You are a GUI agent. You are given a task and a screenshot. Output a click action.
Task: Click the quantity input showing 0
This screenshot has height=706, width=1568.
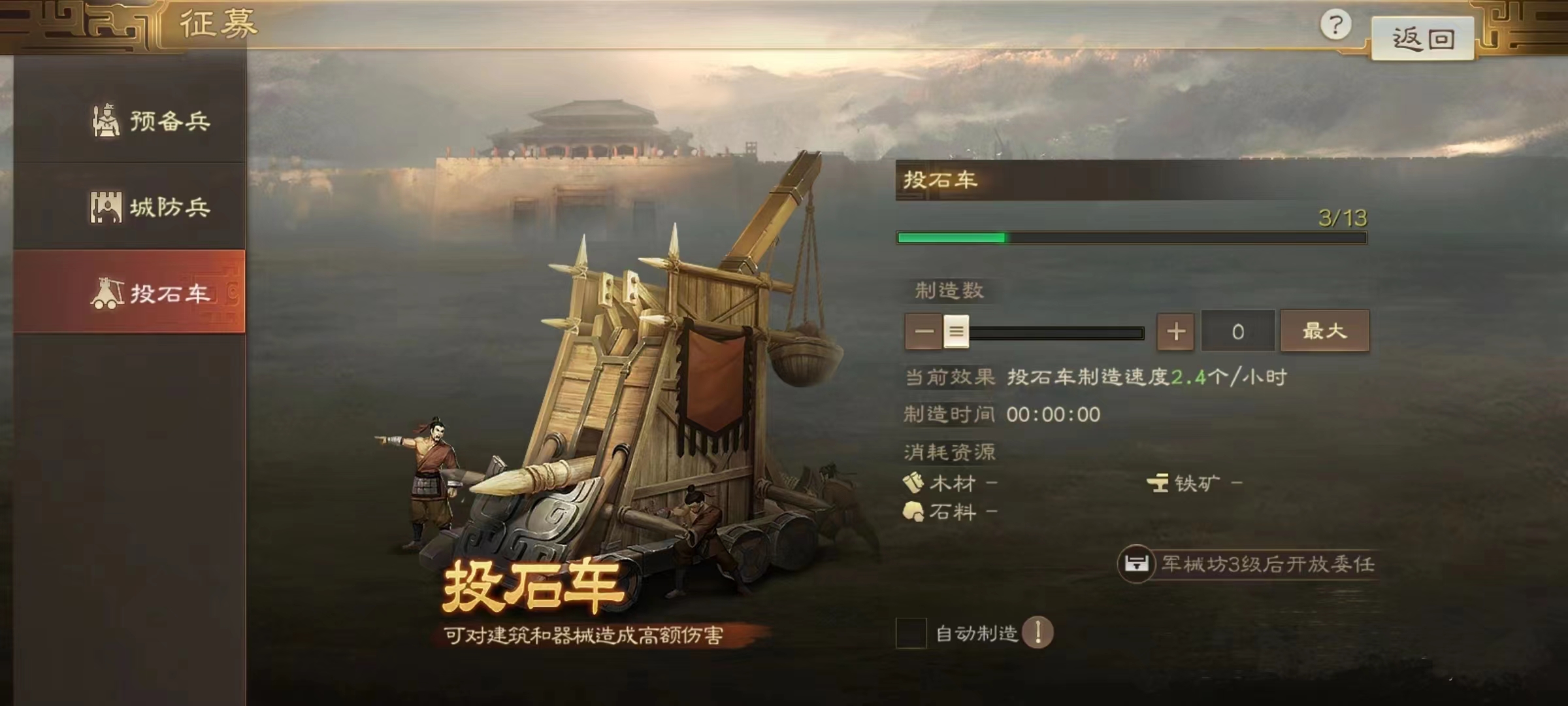tap(1236, 331)
